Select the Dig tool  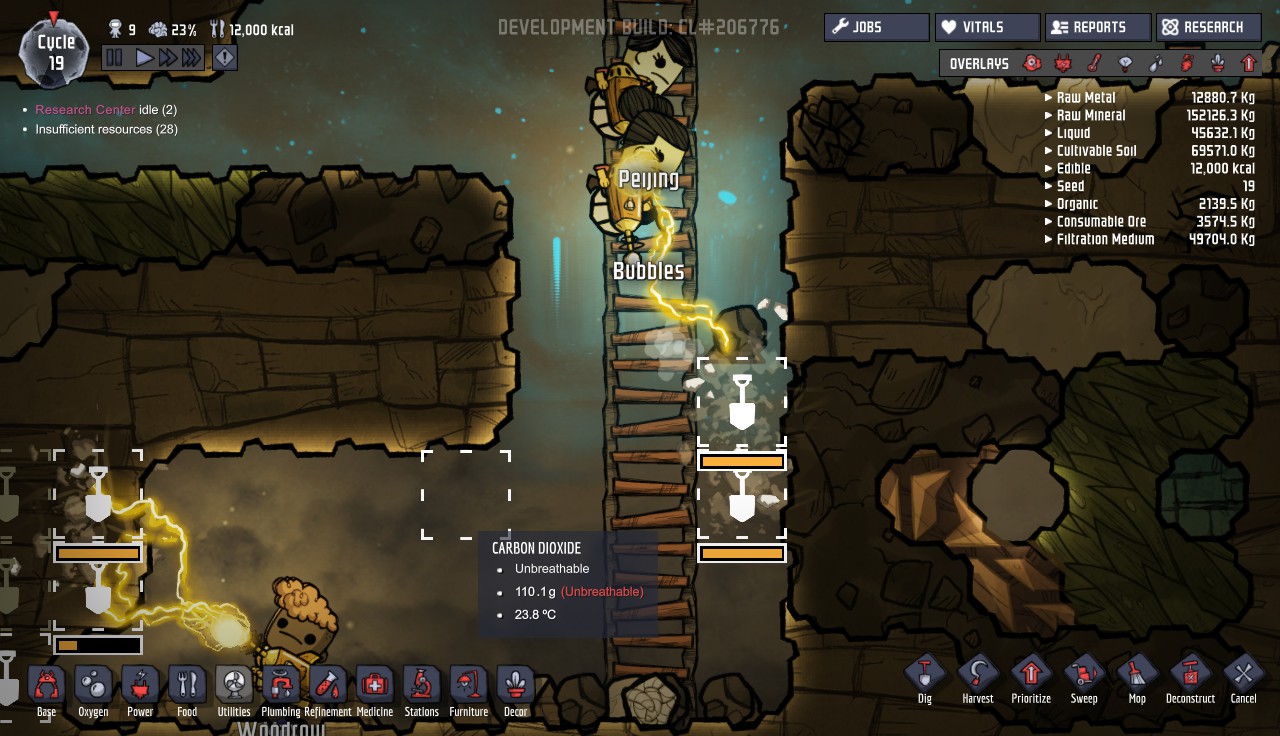[x=925, y=677]
